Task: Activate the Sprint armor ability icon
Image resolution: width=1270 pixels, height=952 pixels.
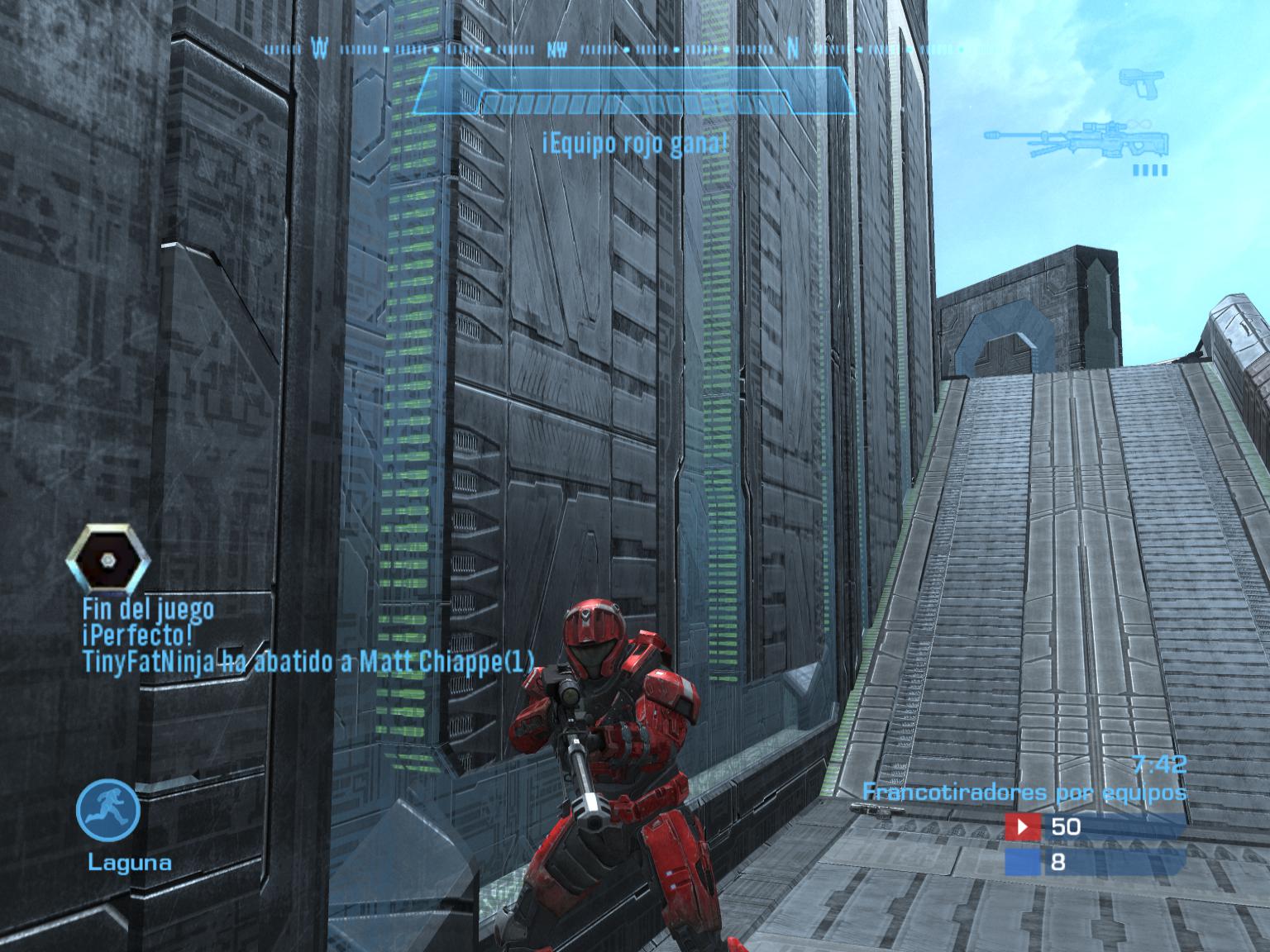Action: pos(108,809)
